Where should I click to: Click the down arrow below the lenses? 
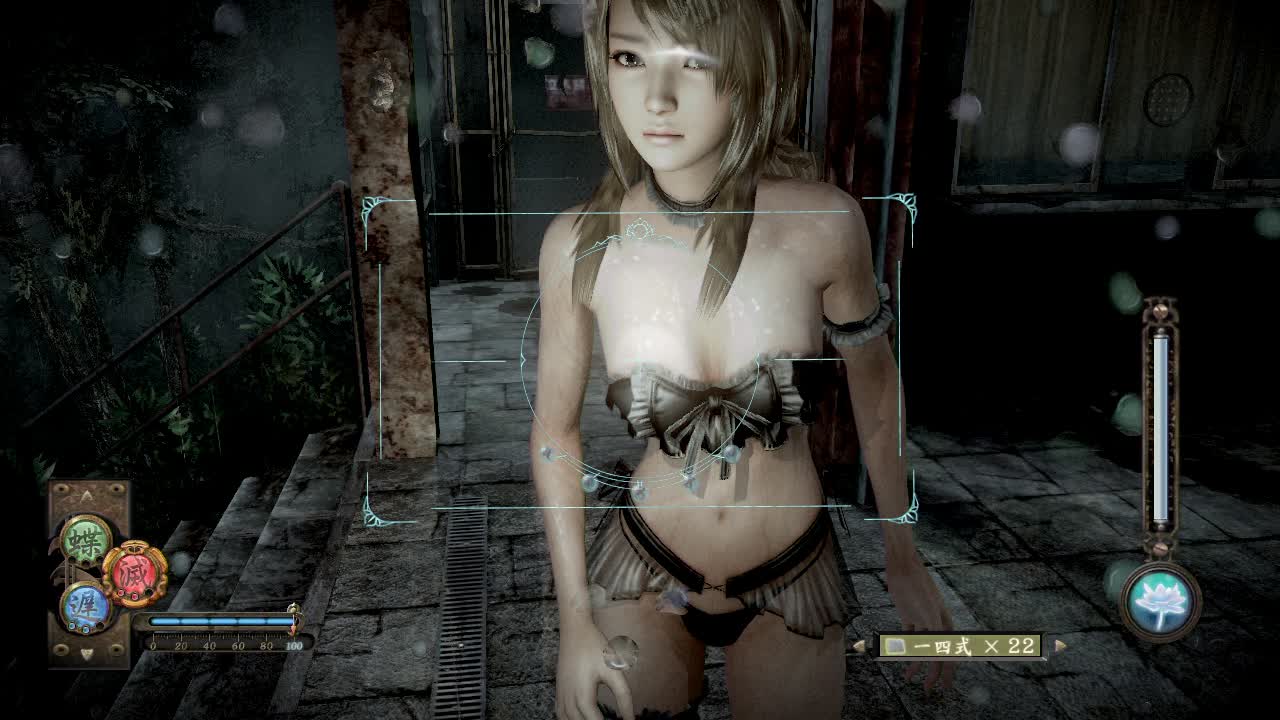(88, 654)
